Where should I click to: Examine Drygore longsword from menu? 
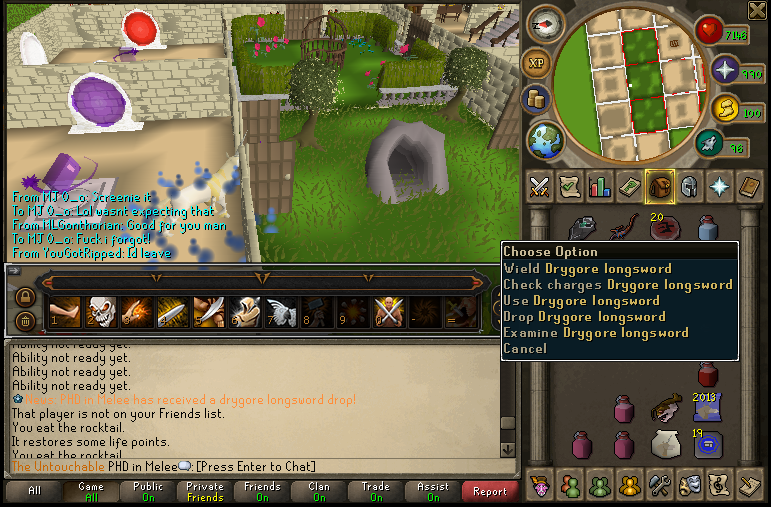595,332
